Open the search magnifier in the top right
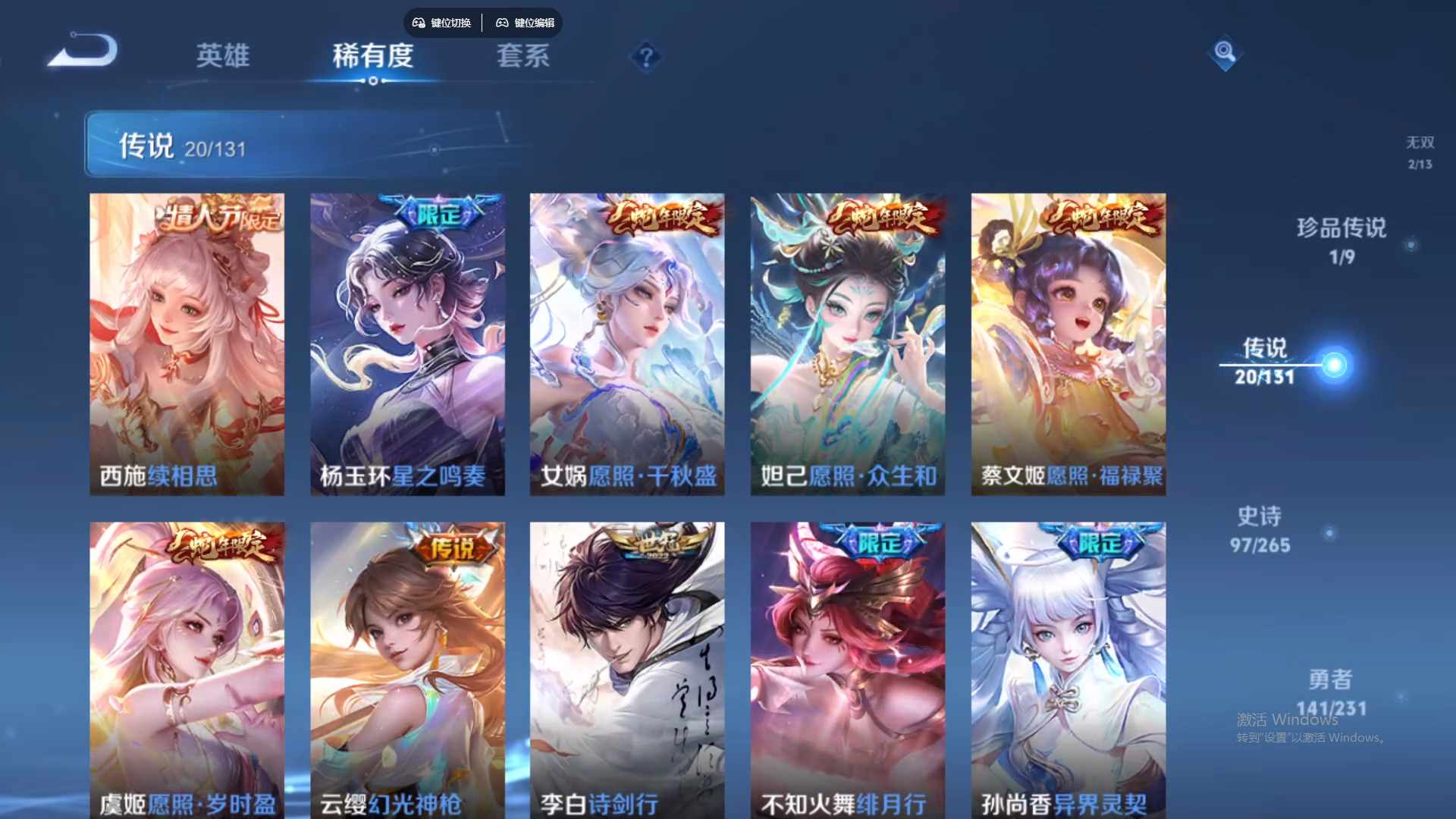1456x819 pixels. click(1225, 53)
